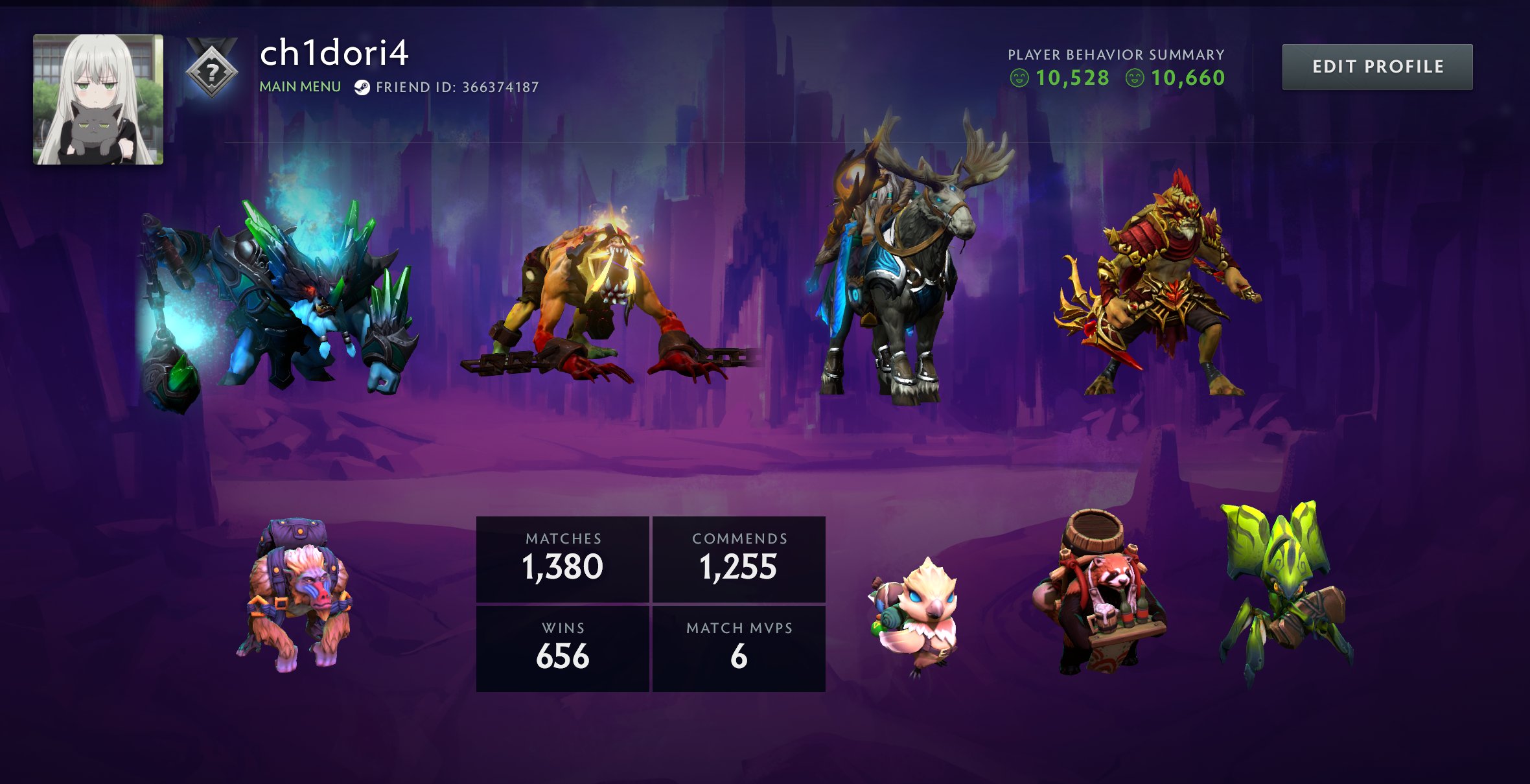
Task: Select the baboon courier showcase slot
Action: [298, 596]
